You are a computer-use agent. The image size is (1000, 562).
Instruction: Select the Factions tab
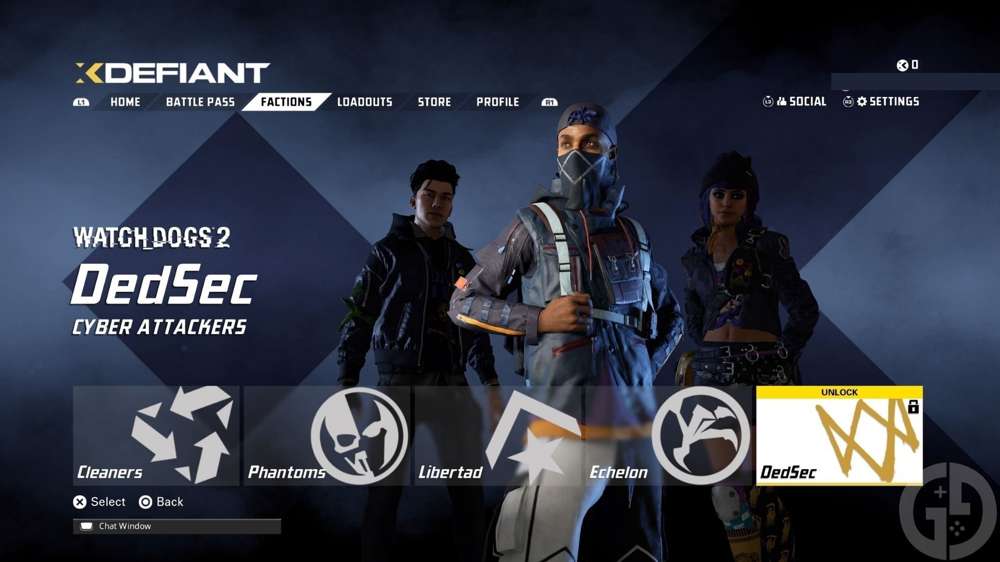point(286,102)
